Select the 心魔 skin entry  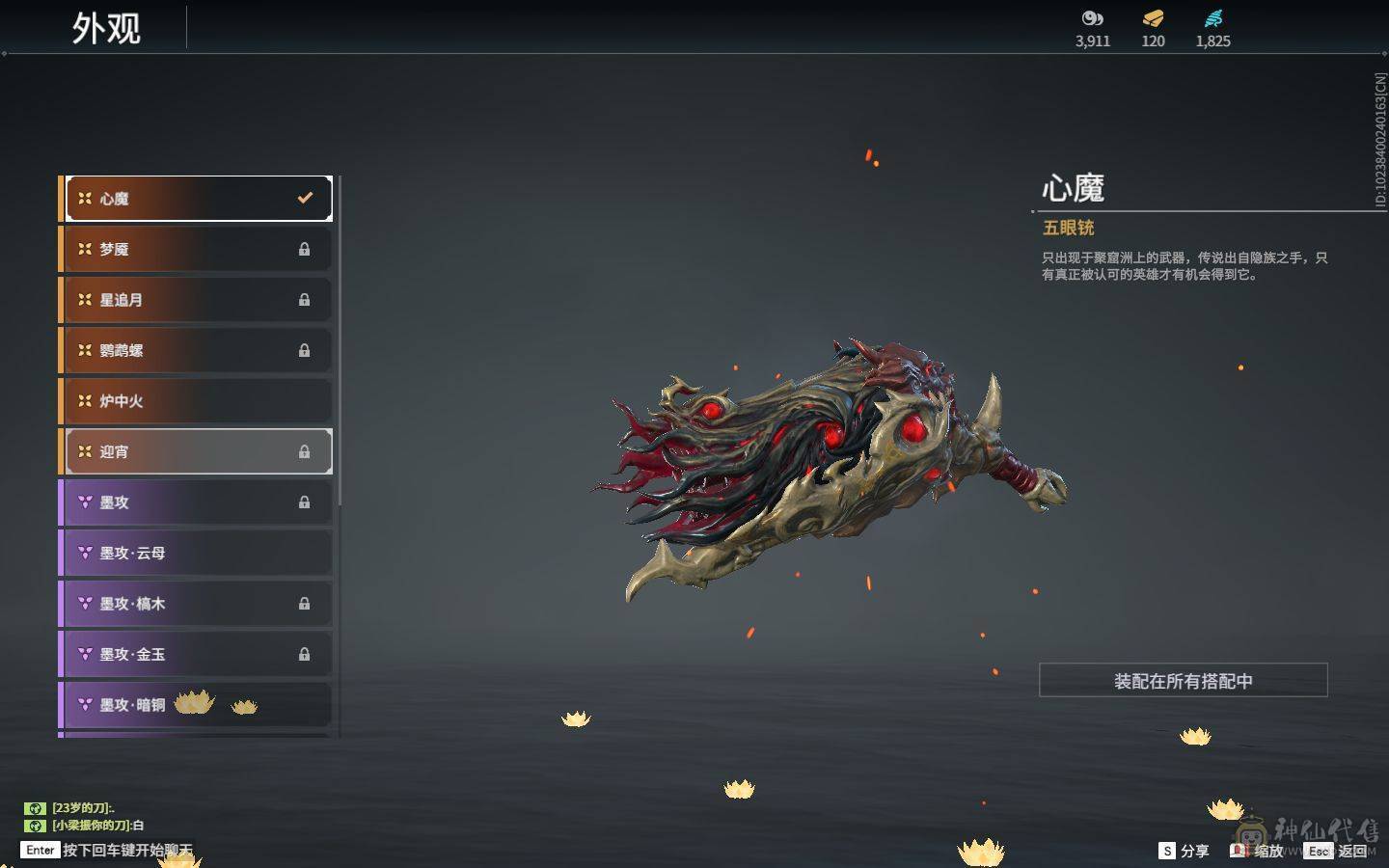[x=198, y=199]
